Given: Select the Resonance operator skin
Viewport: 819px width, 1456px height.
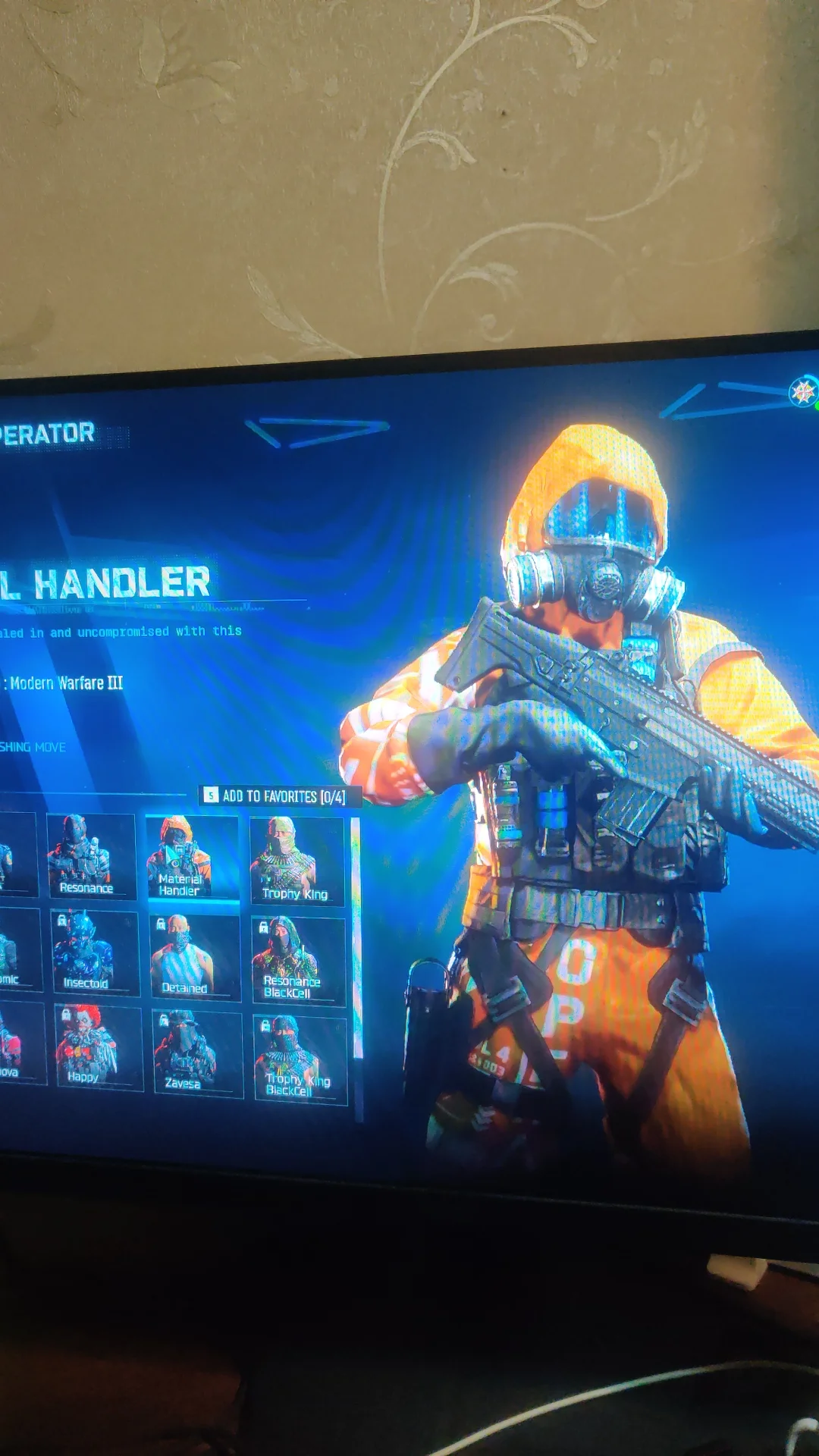Looking at the screenshot, I should (x=91, y=856).
